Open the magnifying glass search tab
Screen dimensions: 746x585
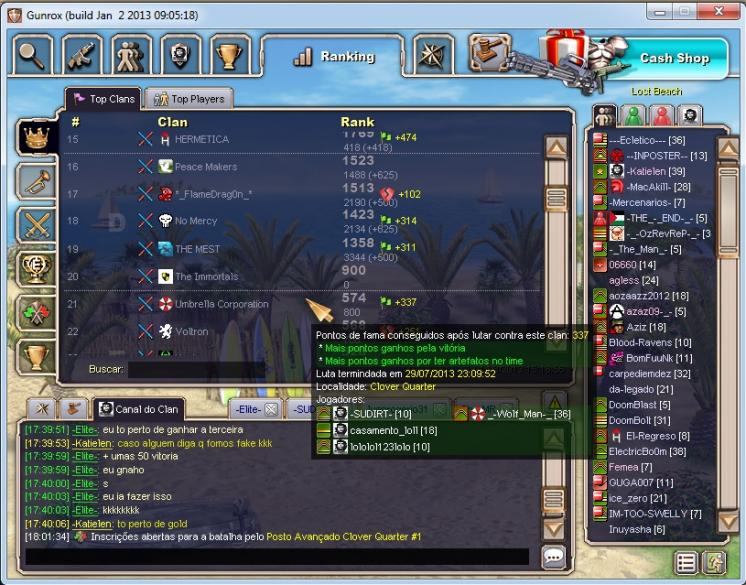click(33, 54)
